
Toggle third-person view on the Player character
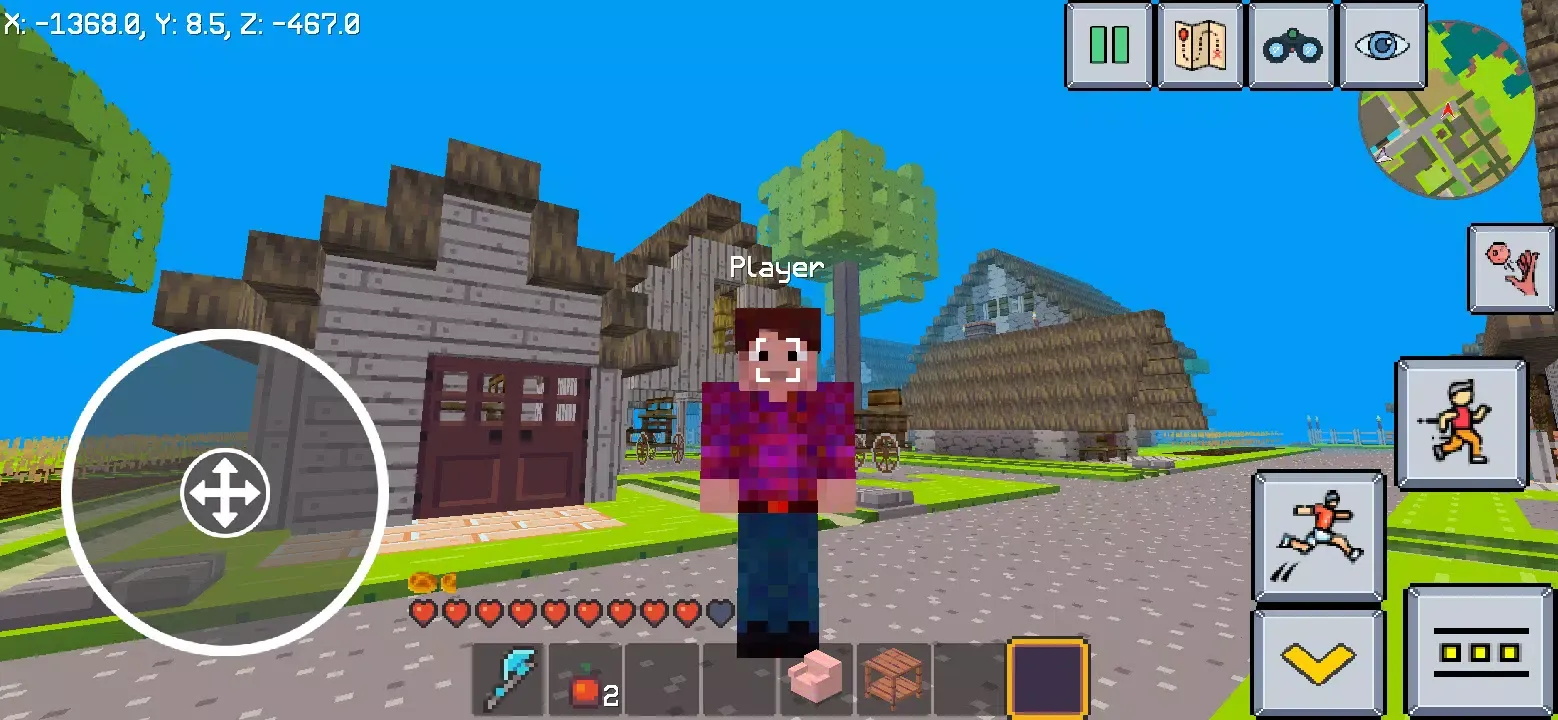point(778,420)
